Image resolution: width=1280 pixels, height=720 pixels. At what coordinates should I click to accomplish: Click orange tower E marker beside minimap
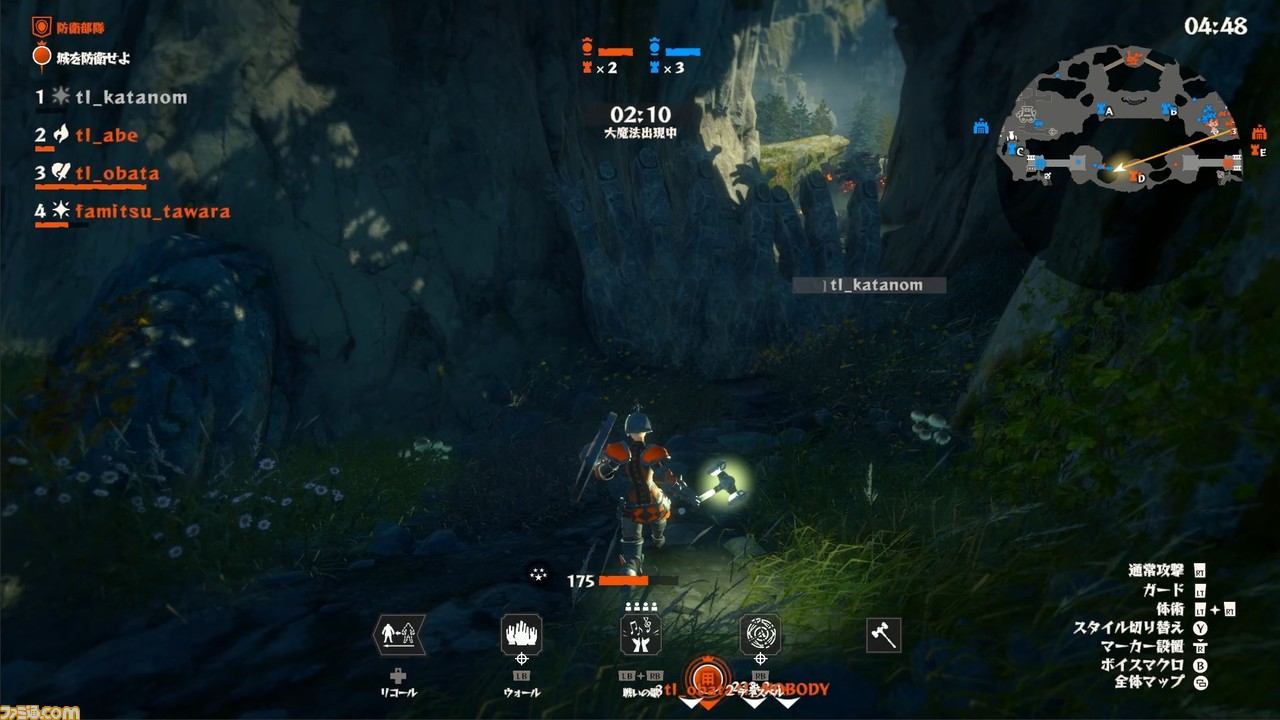[1255, 151]
